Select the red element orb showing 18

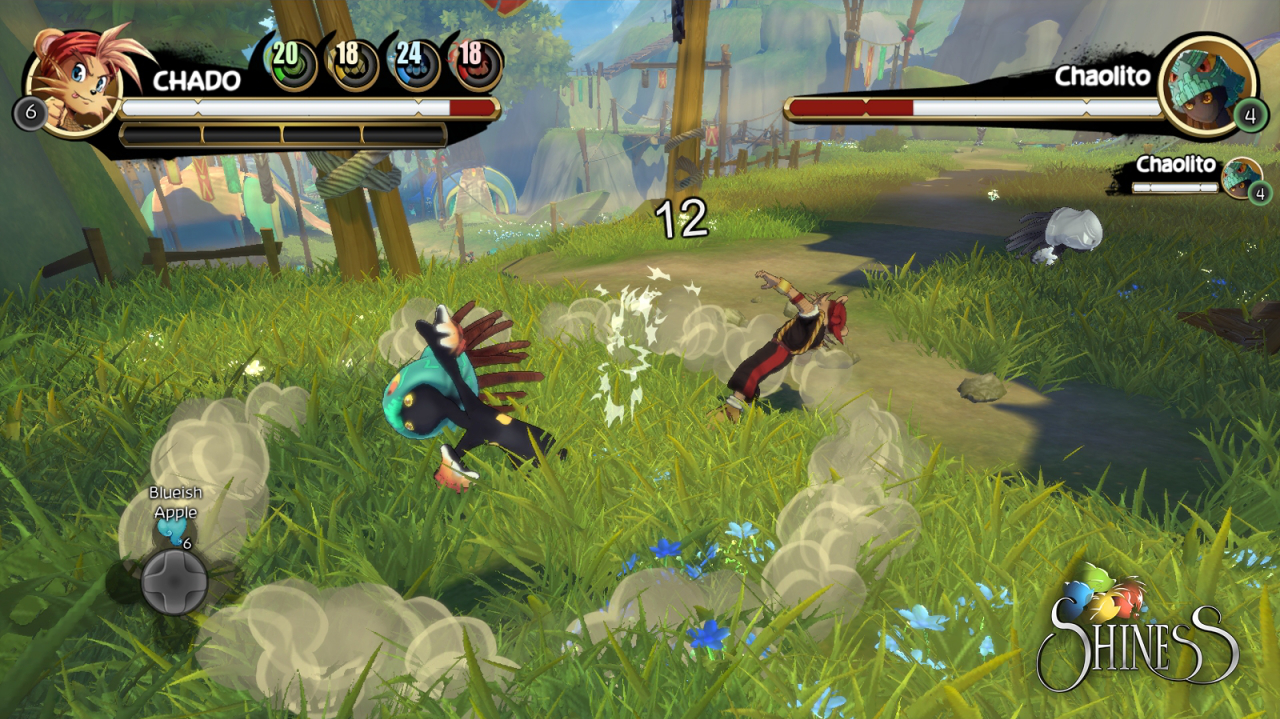click(474, 63)
